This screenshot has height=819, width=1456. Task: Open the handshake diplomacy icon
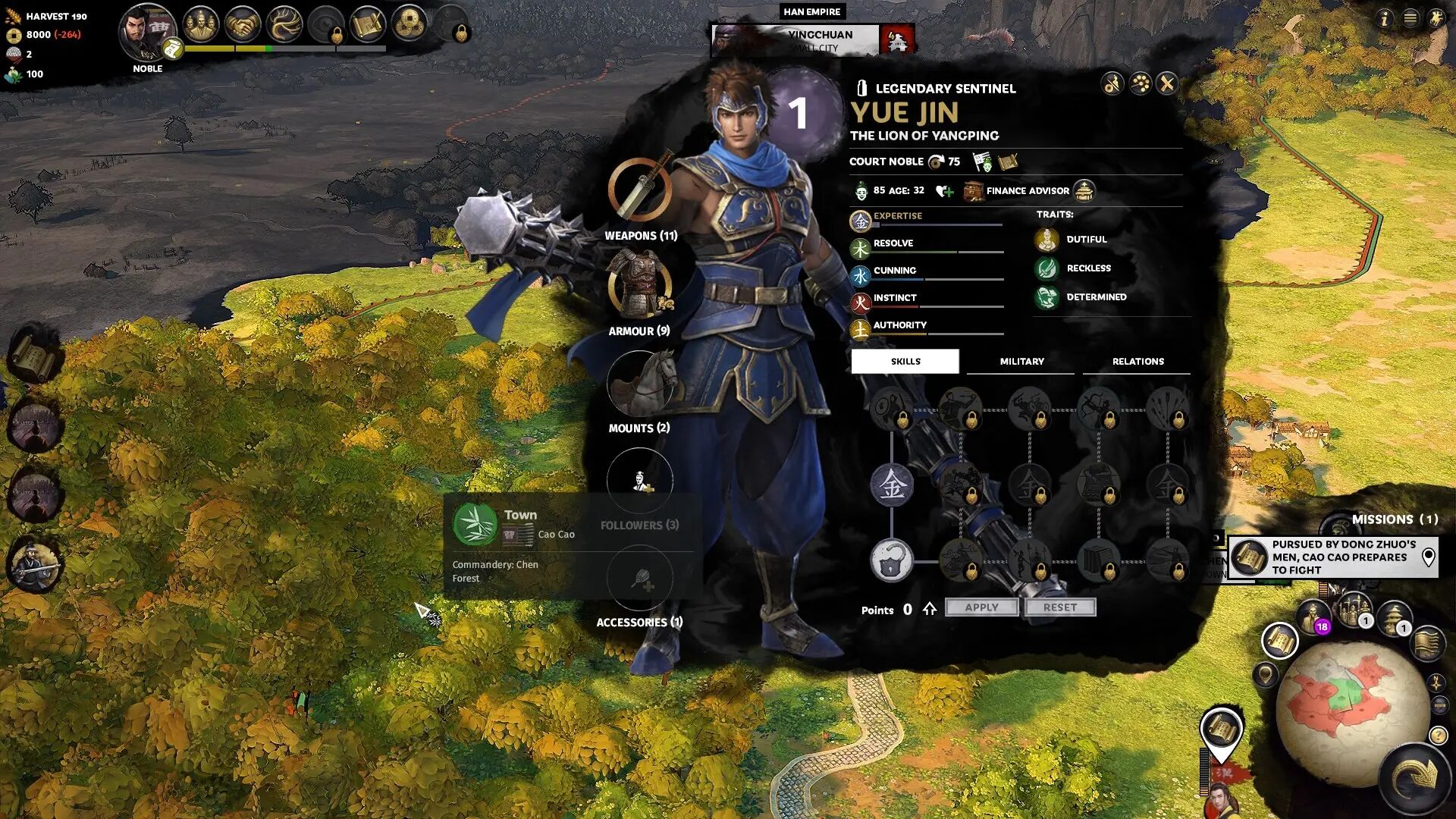pyautogui.click(x=243, y=25)
